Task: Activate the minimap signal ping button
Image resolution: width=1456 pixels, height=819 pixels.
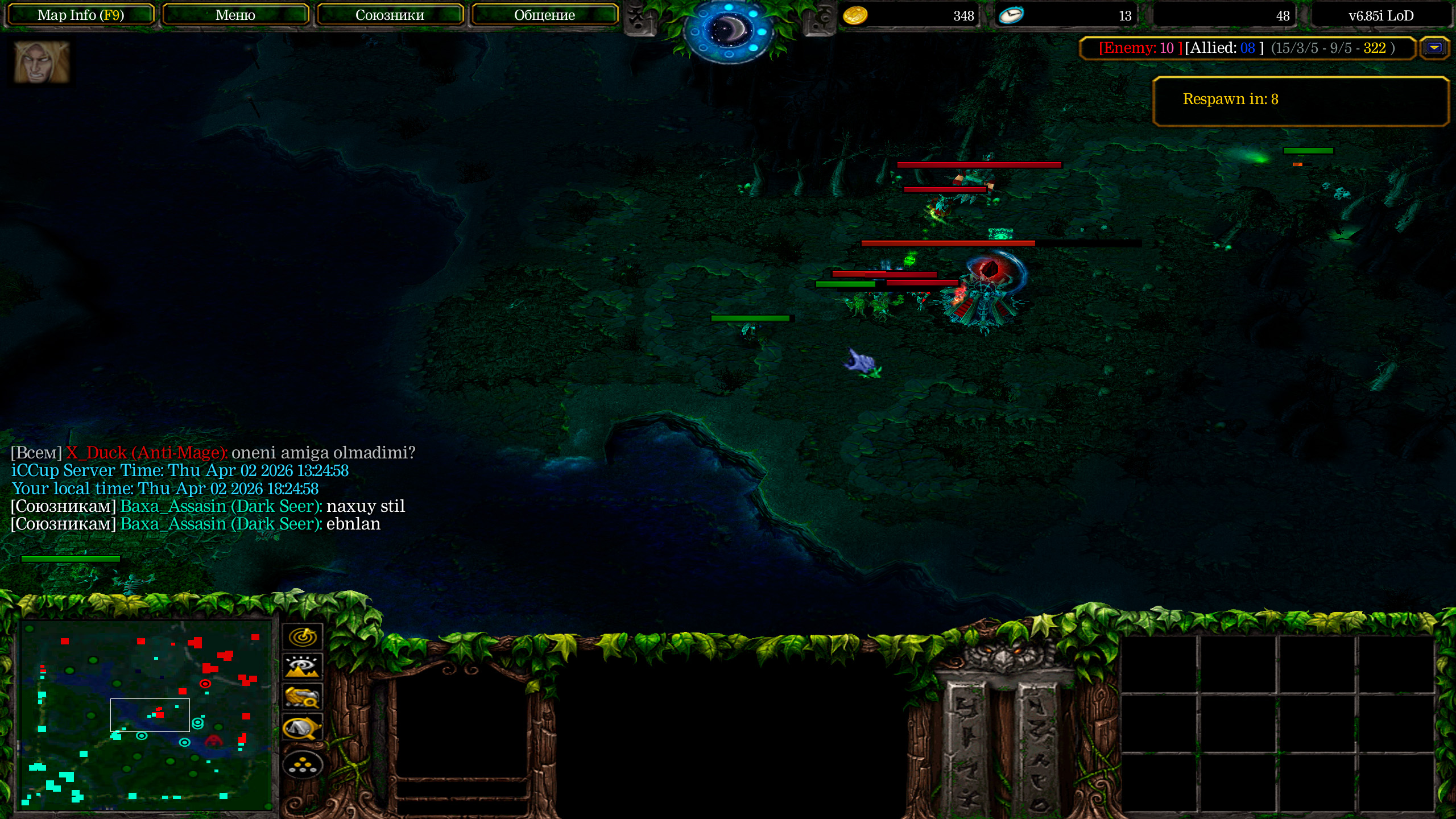Action: coord(303,636)
